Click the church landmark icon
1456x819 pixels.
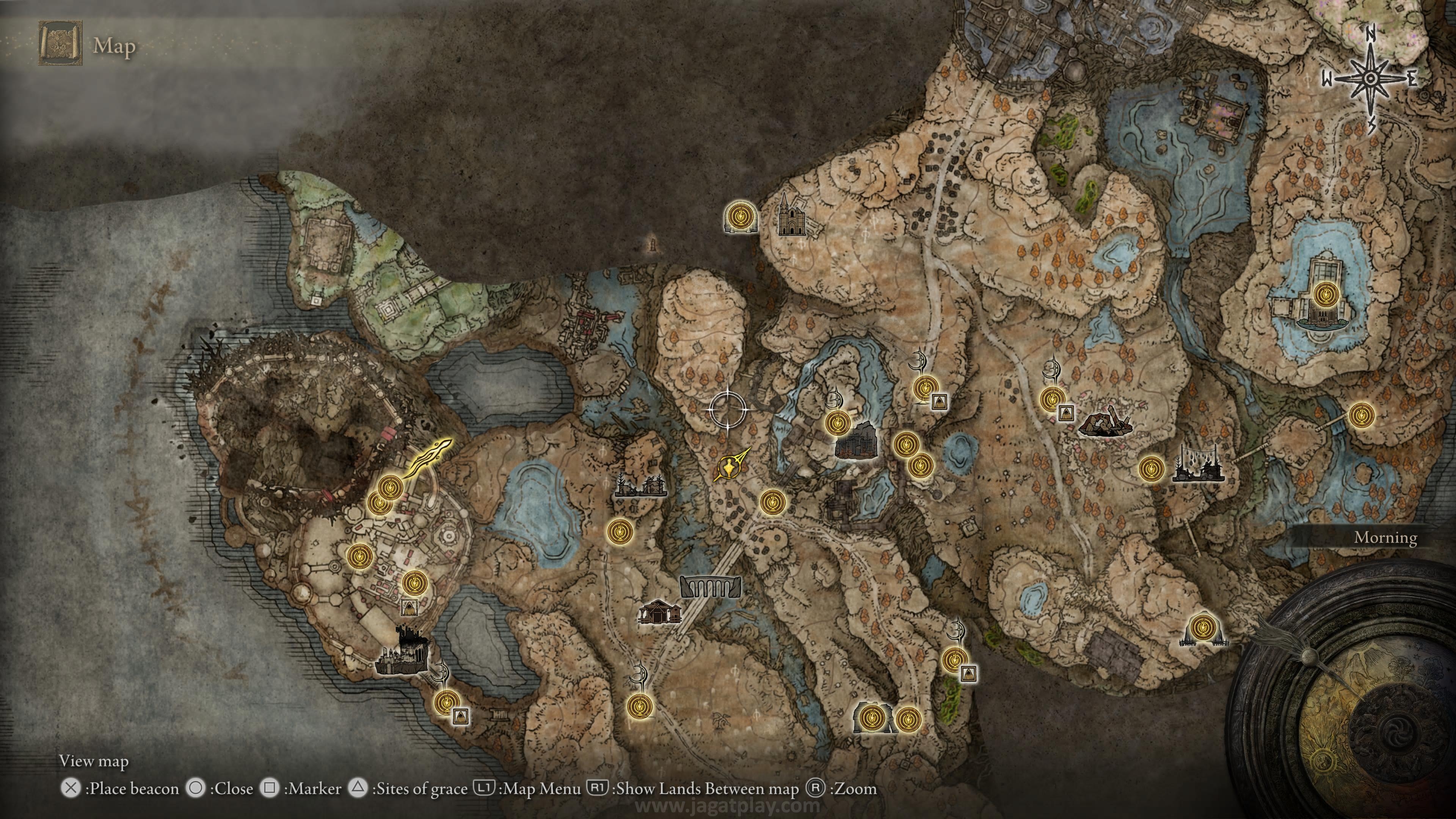point(791,215)
